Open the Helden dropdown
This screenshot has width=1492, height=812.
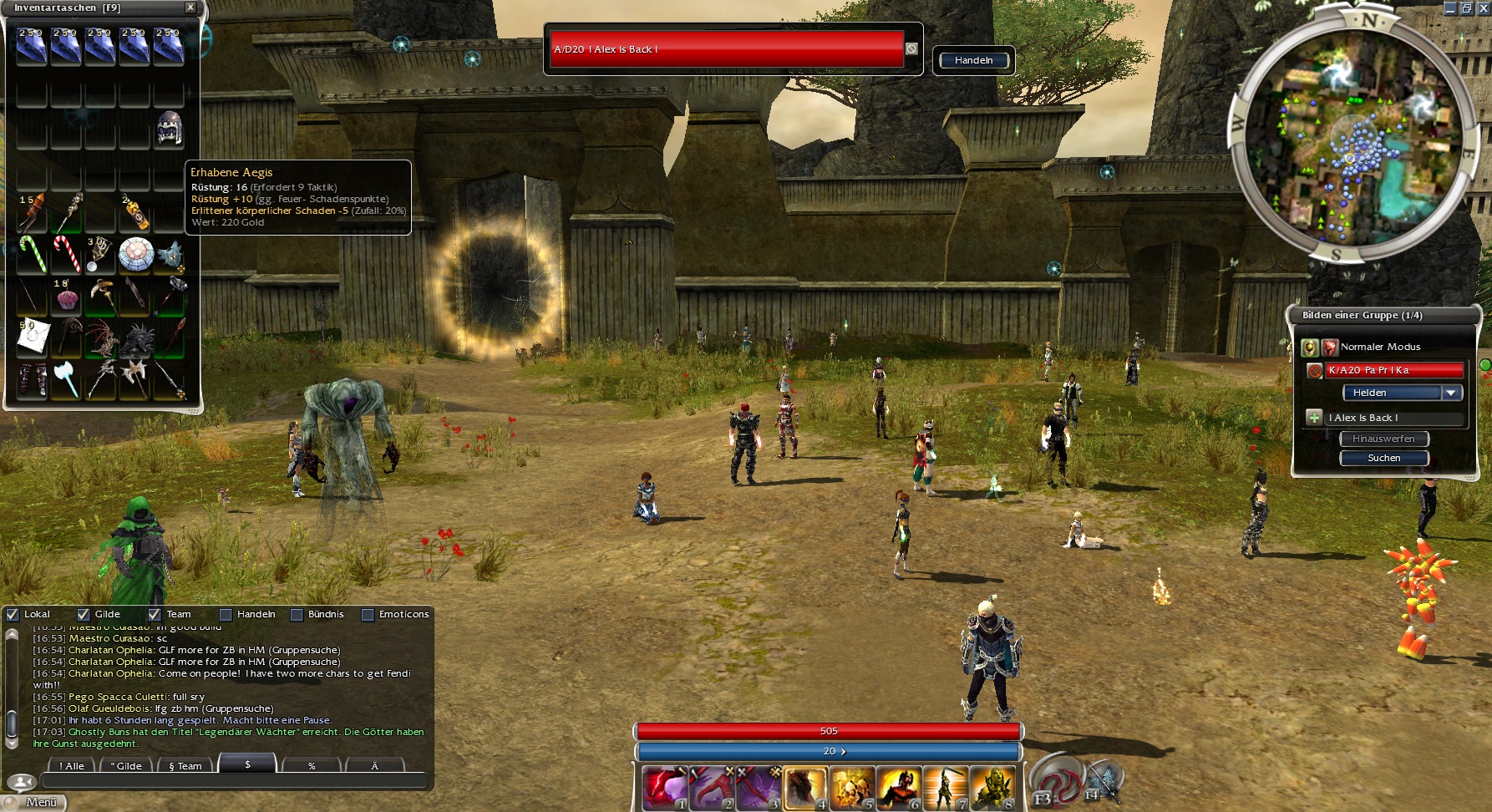point(1451,393)
